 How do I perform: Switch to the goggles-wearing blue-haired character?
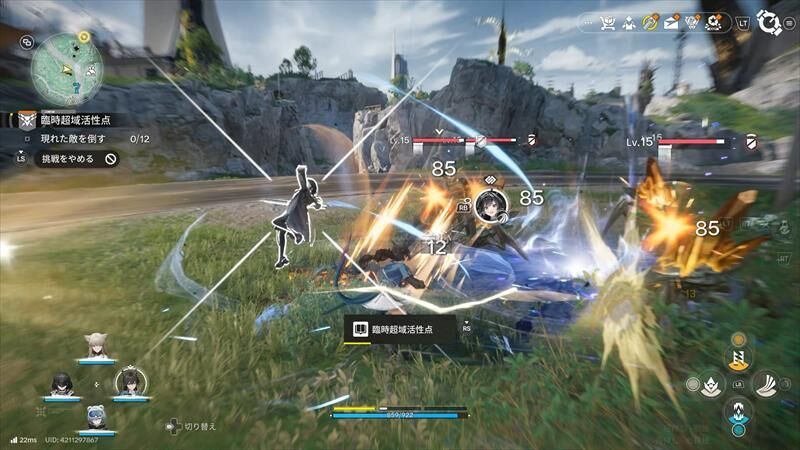[96, 418]
